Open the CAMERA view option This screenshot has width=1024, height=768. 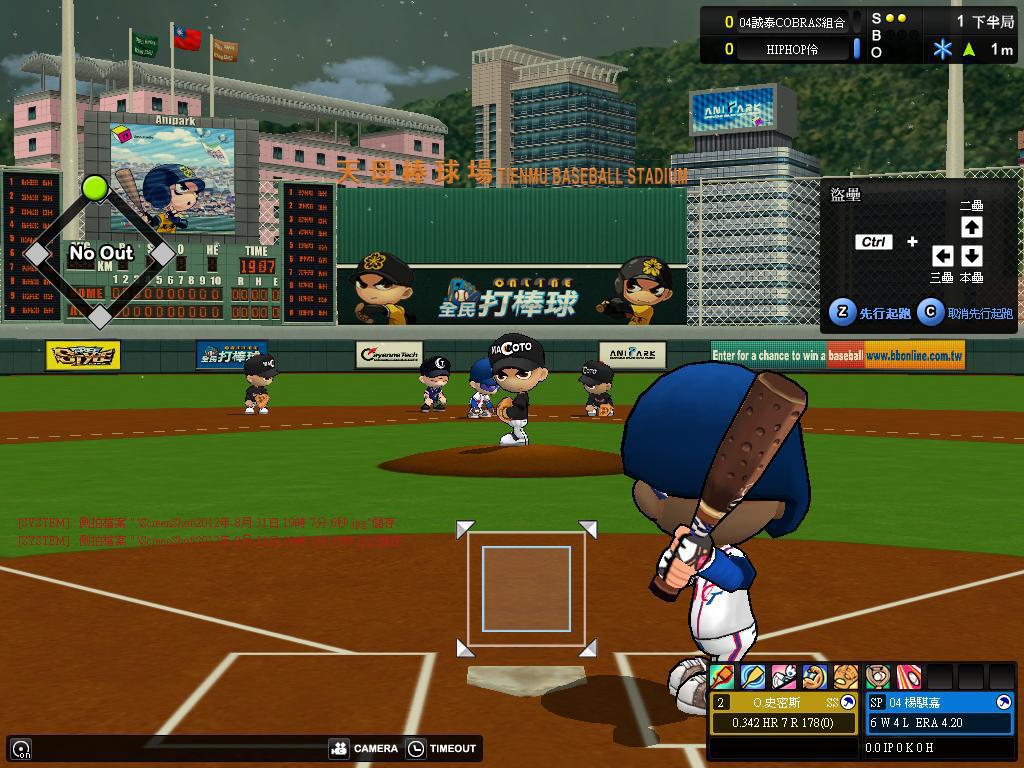364,748
